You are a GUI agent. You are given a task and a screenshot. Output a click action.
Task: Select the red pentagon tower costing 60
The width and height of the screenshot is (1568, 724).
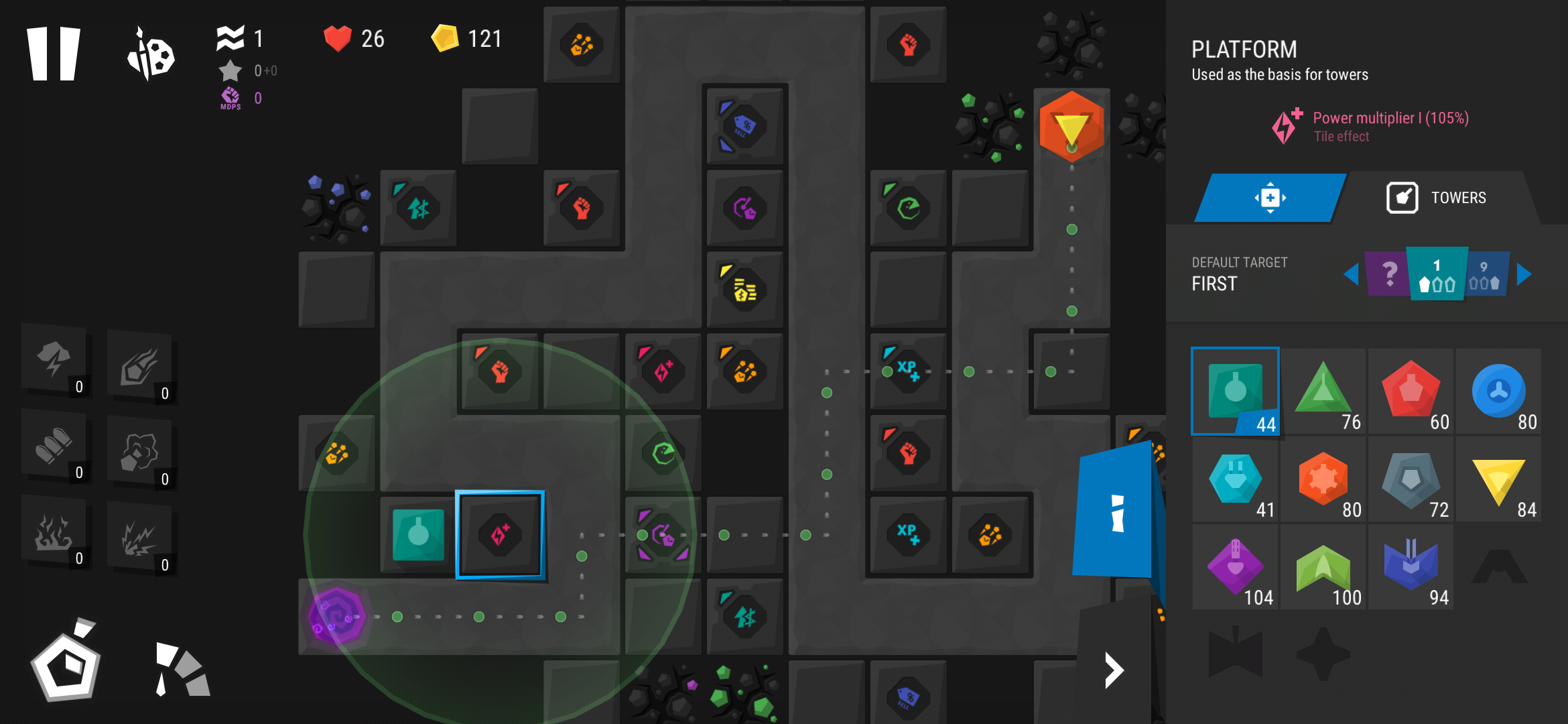click(1411, 391)
